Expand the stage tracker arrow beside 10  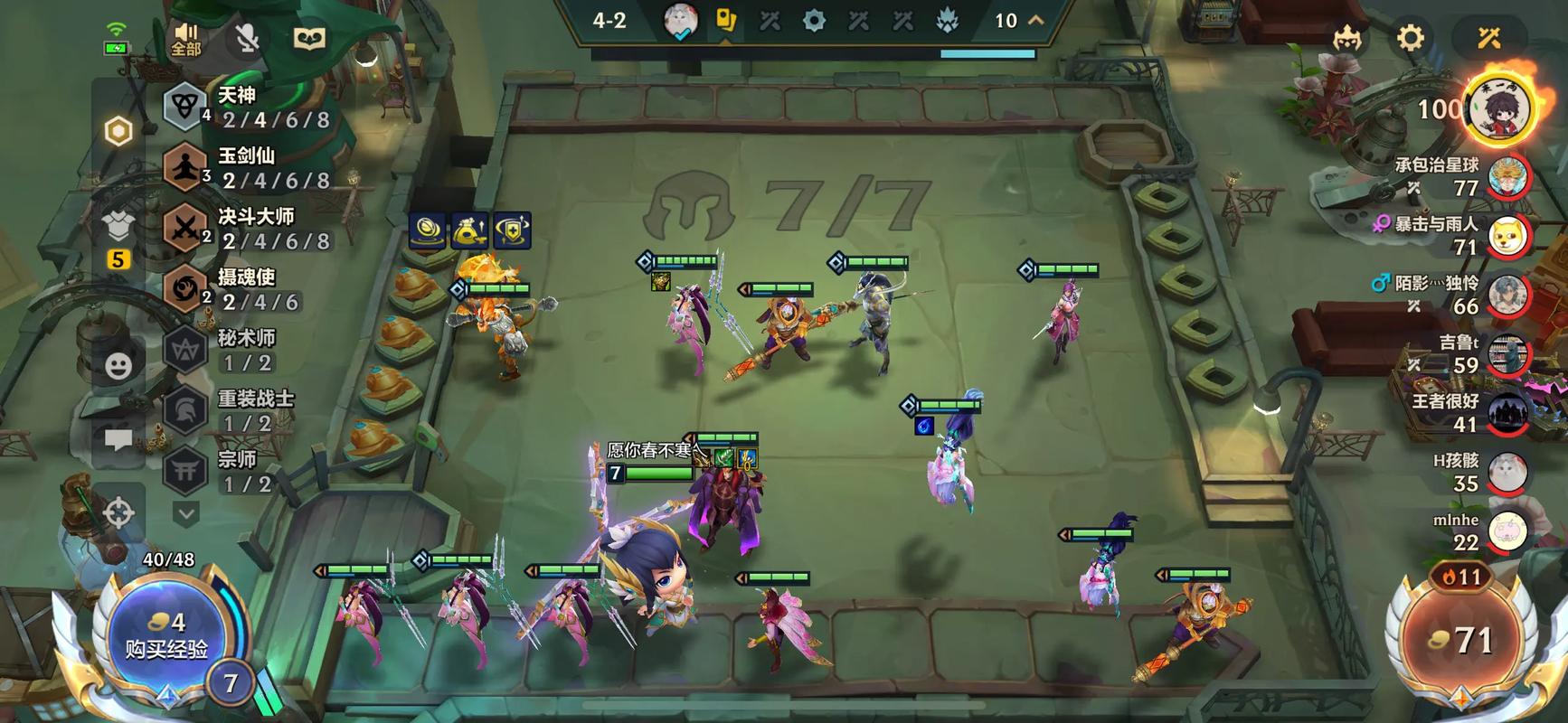click(x=1036, y=20)
